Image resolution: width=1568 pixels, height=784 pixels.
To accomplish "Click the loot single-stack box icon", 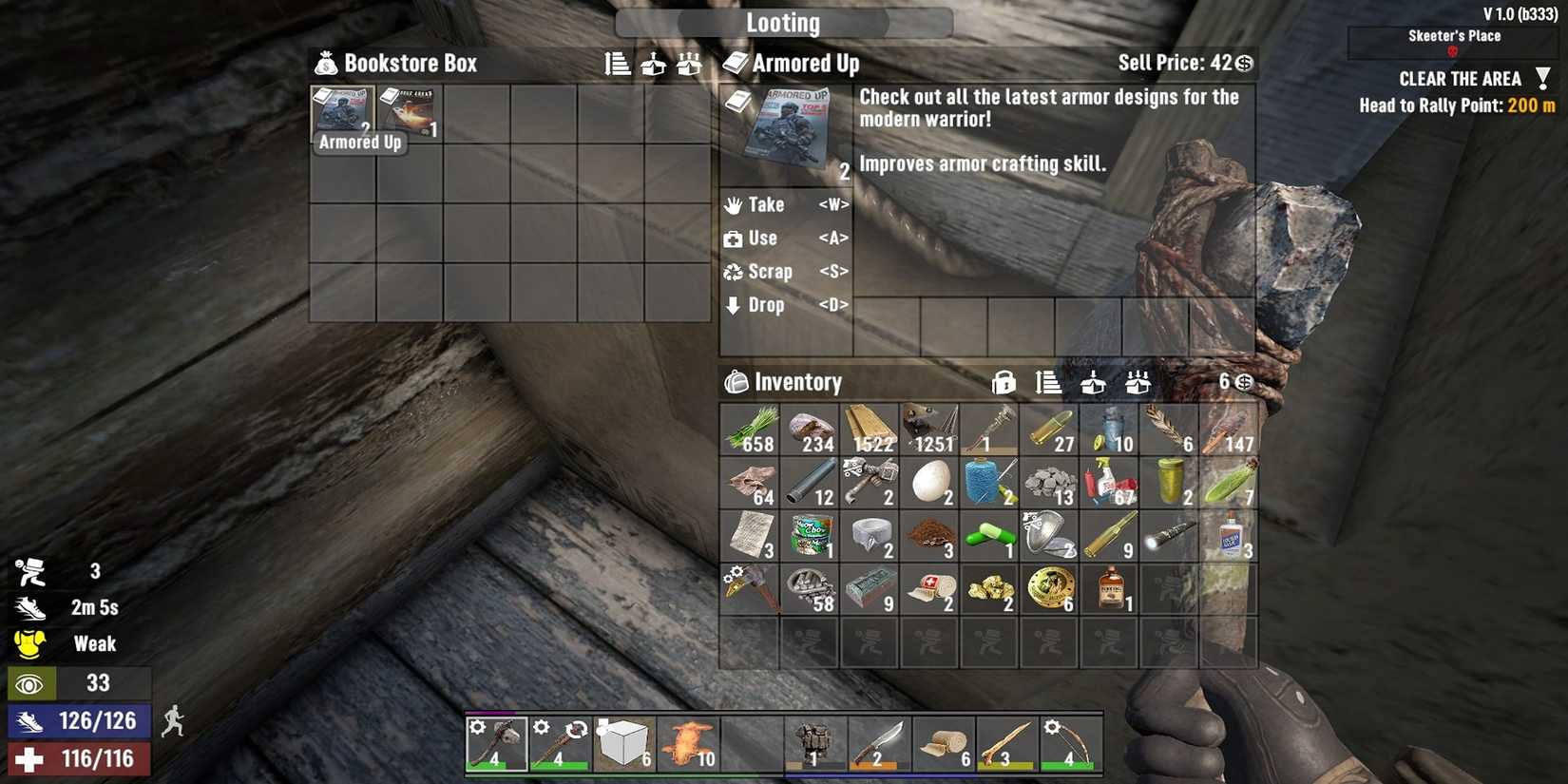I will pyautogui.click(x=653, y=64).
